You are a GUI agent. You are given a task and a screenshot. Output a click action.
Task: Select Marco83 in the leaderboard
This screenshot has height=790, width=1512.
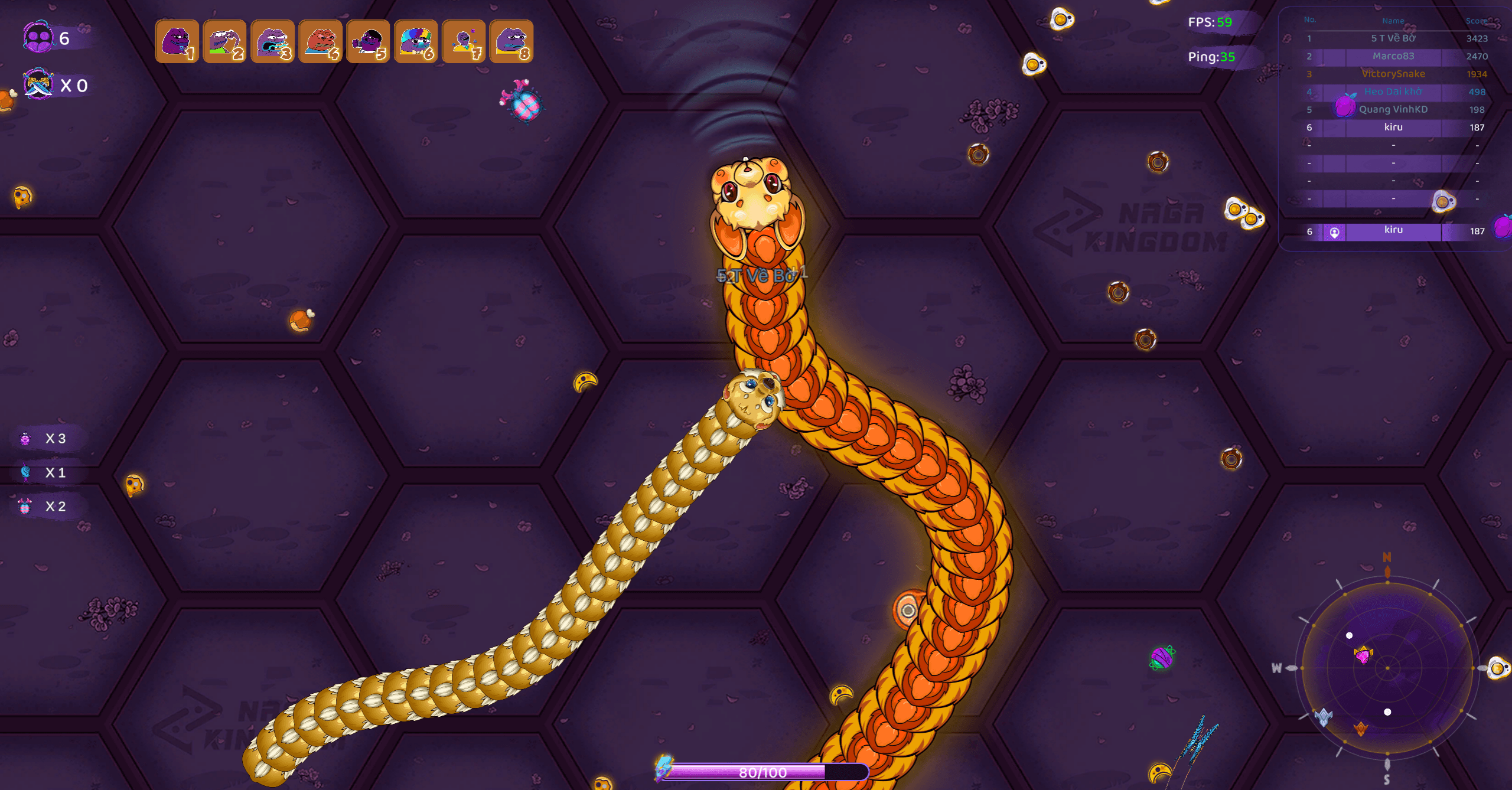(x=1393, y=56)
